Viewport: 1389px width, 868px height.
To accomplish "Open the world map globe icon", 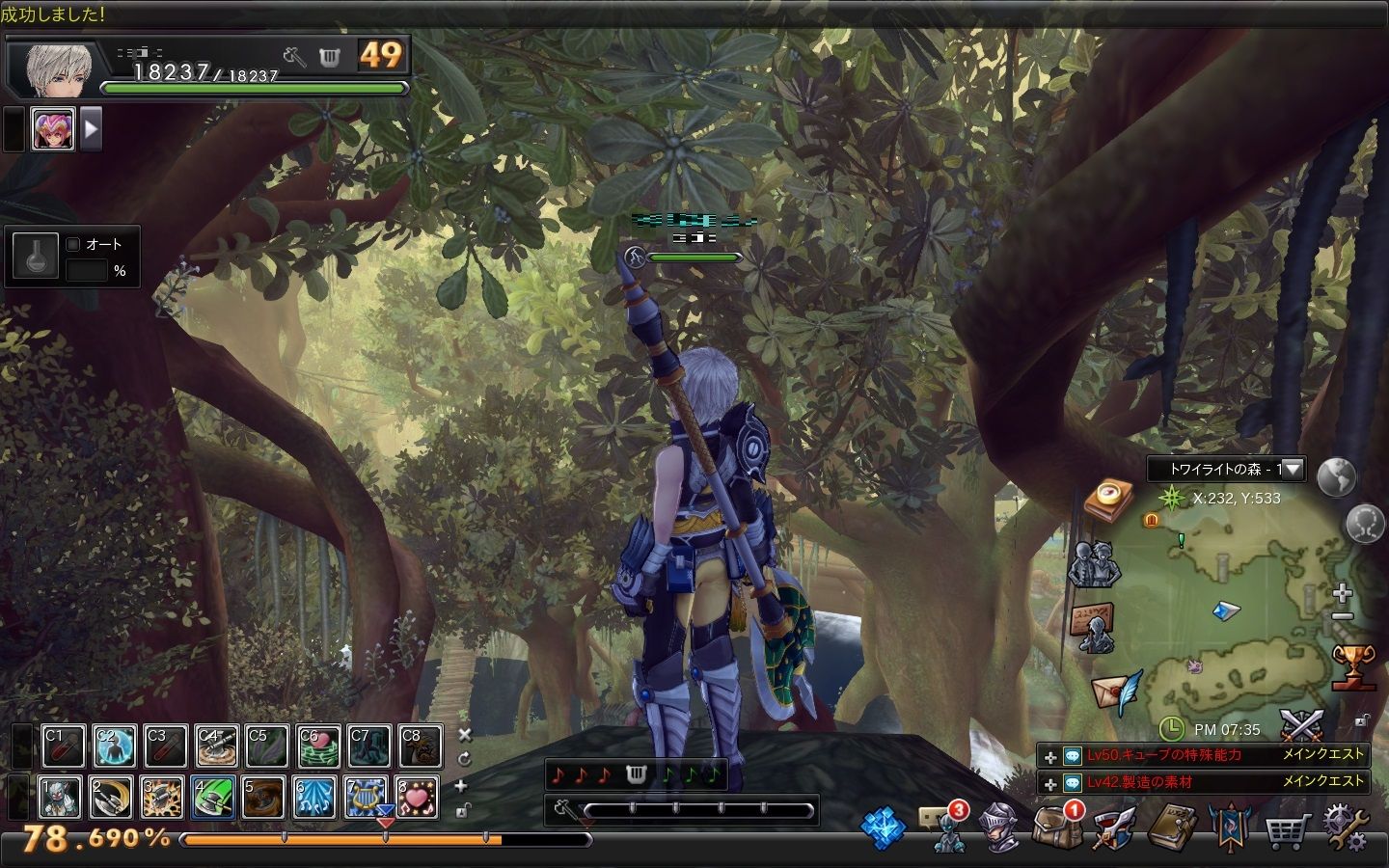I will click(x=1336, y=476).
